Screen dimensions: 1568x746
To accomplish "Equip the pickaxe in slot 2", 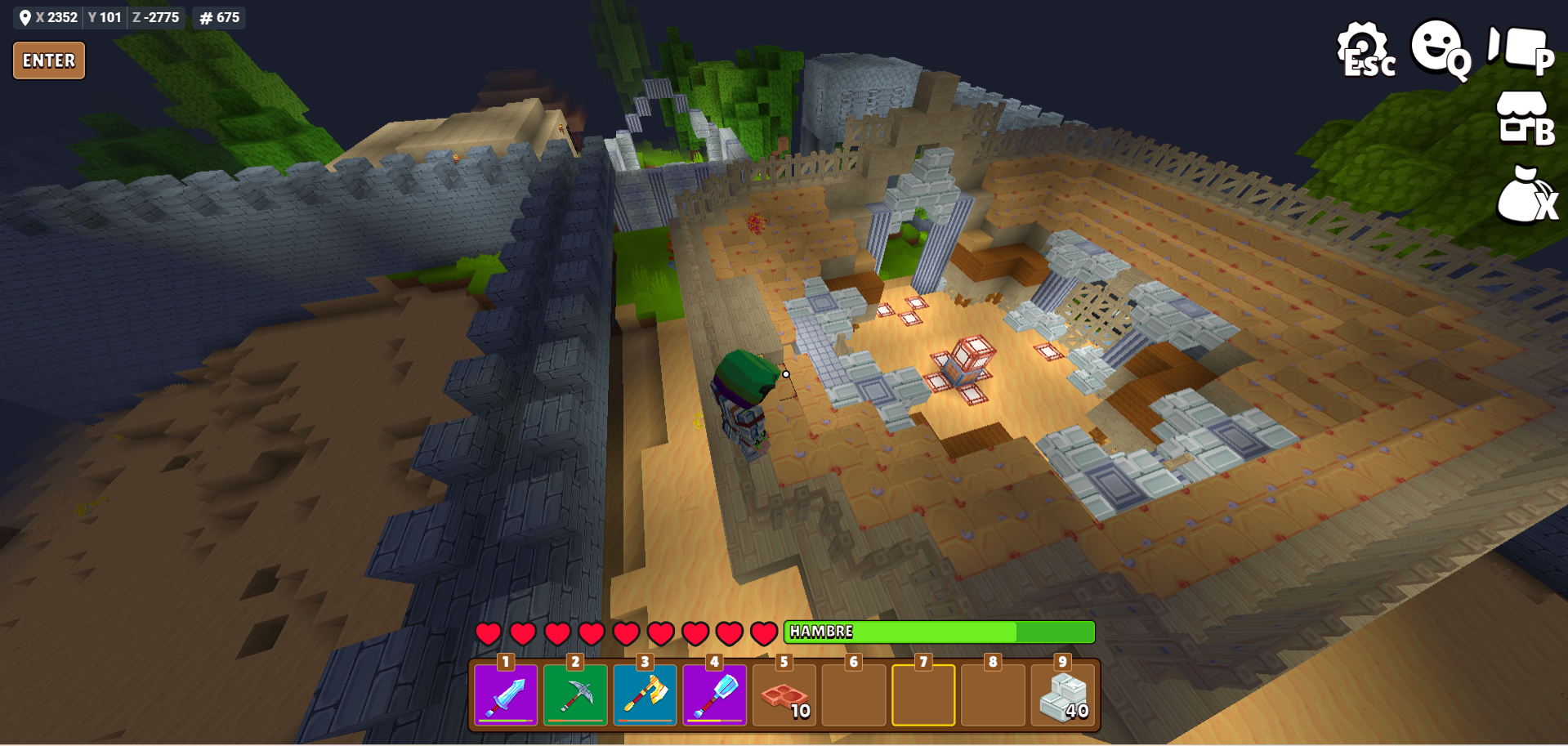I will pyautogui.click(x=575, y=695).
